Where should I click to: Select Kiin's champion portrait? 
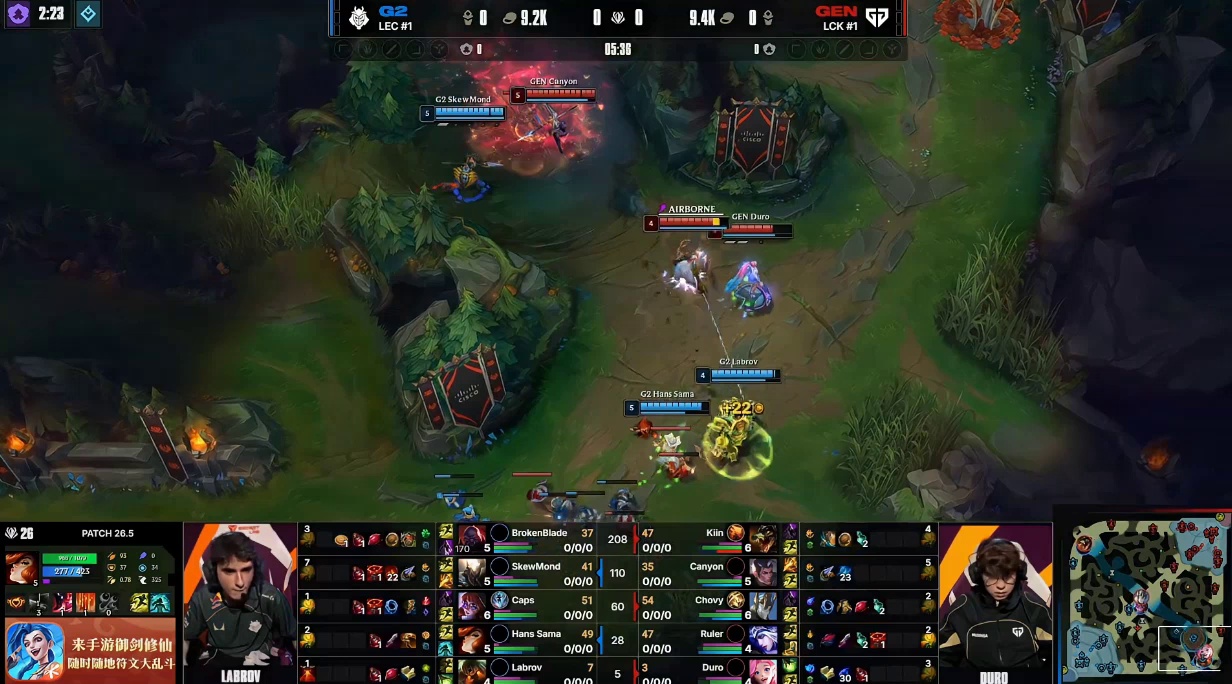pos(763,539)
